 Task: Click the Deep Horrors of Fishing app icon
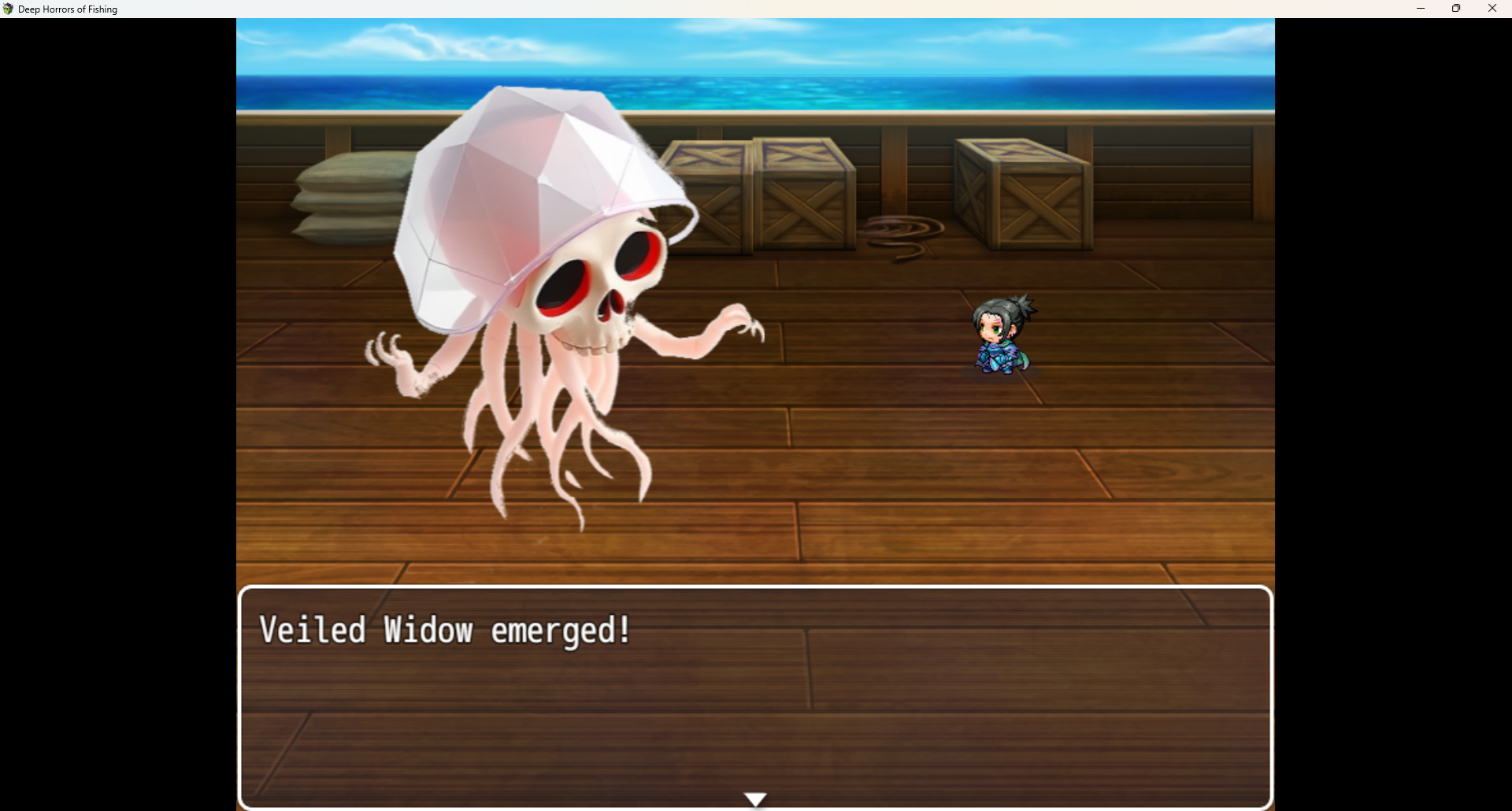pos(9,9)
